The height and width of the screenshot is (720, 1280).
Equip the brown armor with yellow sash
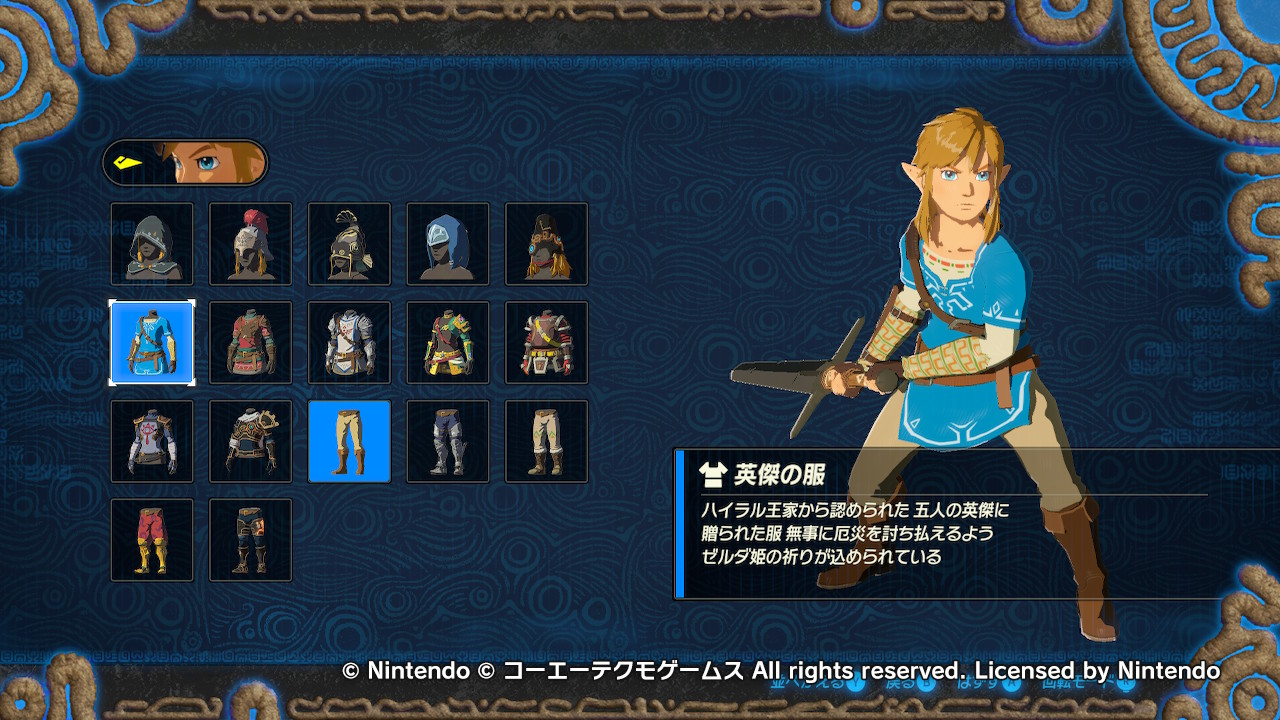tap(547, 343)
